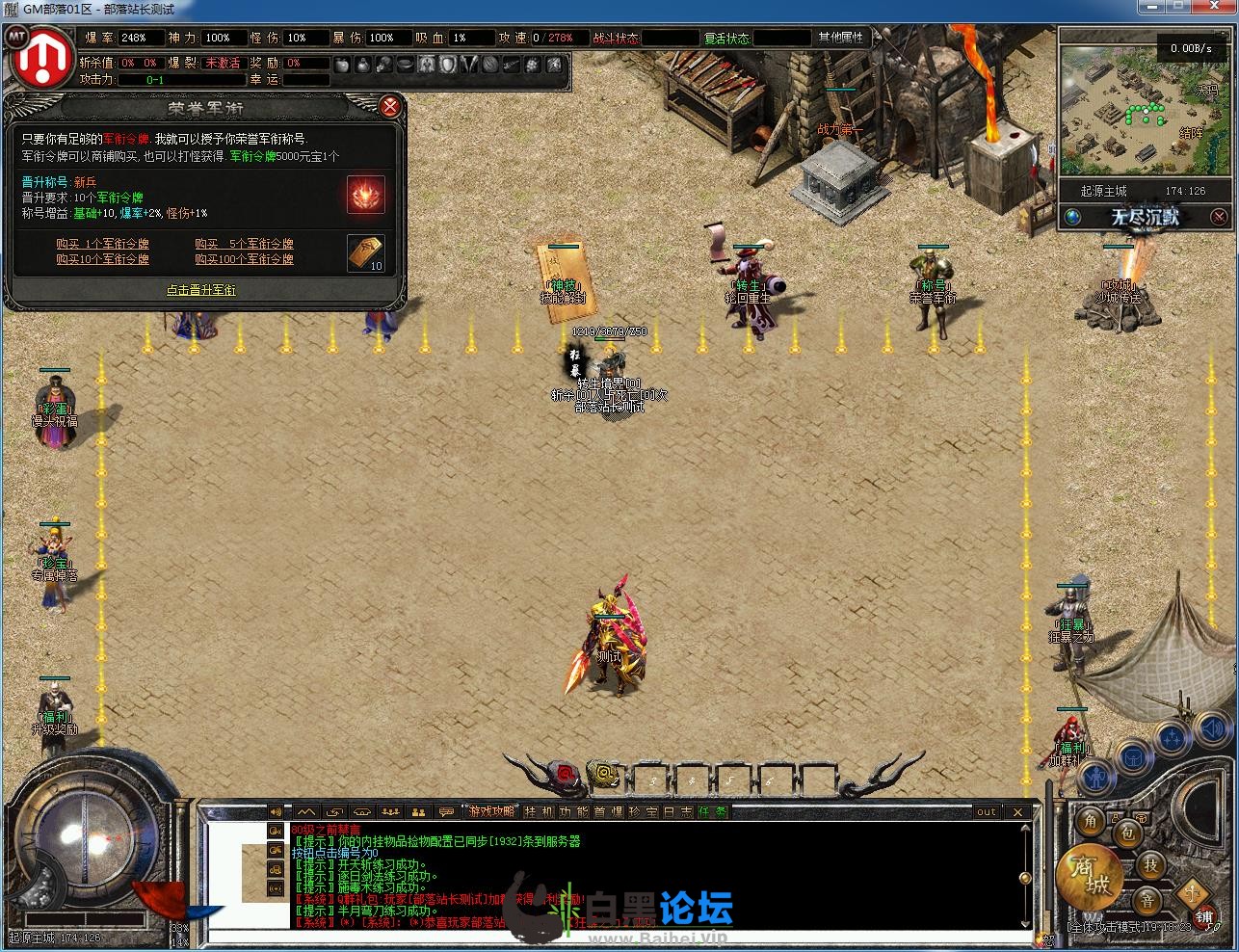Viewport: 1239px width, 952px height.
Task: Open the bag 包 button
Action: click(x=1126, y=833)
